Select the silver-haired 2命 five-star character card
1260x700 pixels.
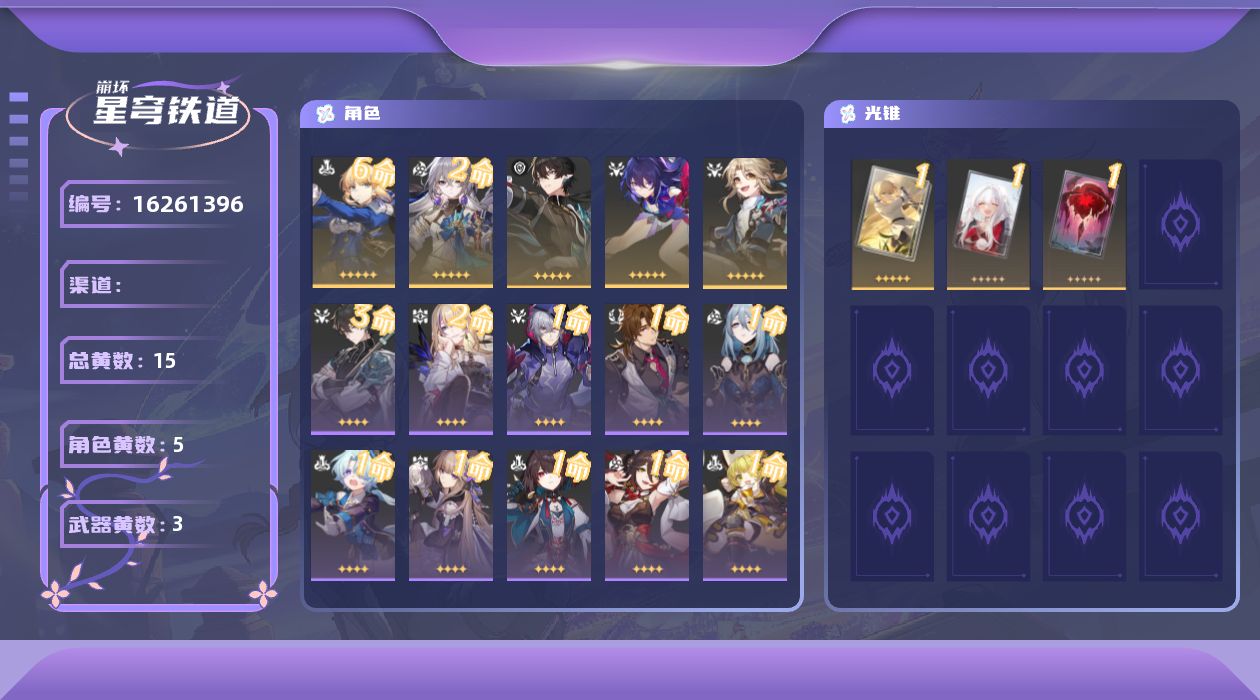451,222
